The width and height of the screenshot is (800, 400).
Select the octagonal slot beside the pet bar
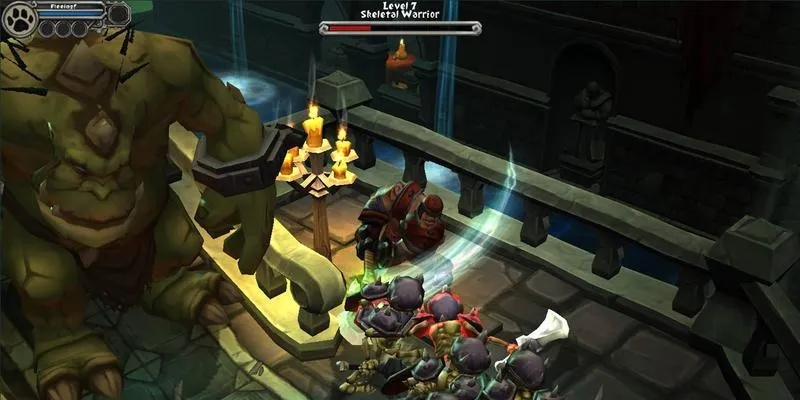click(x=118, y=14)
